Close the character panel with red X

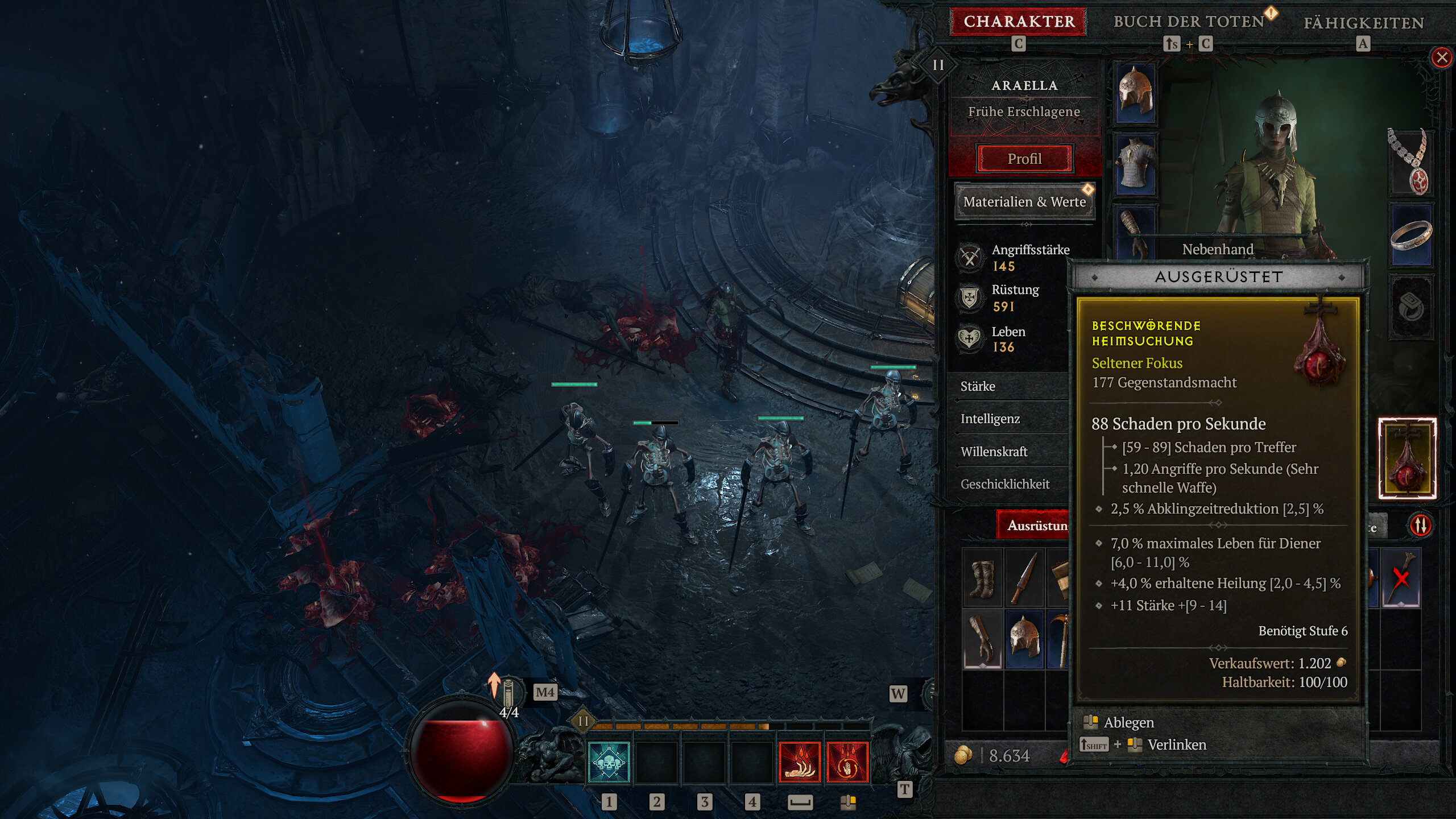[1441, 57]
